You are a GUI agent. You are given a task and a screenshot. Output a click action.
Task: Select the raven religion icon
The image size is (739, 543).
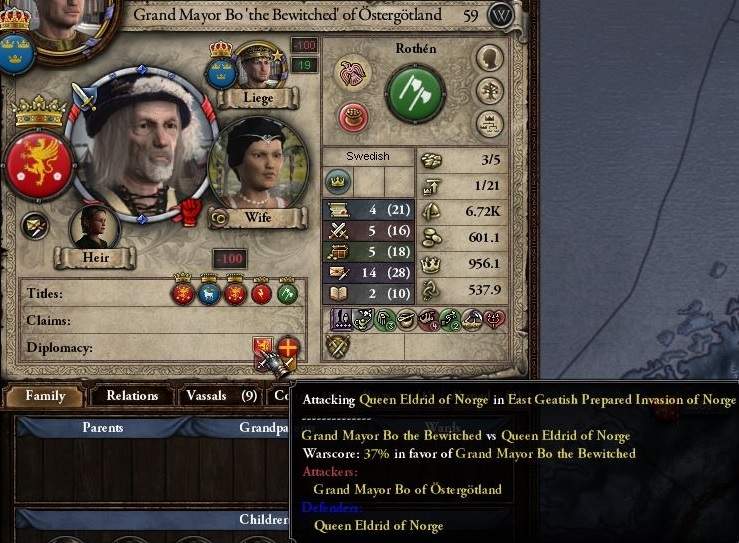coord(353,73)
